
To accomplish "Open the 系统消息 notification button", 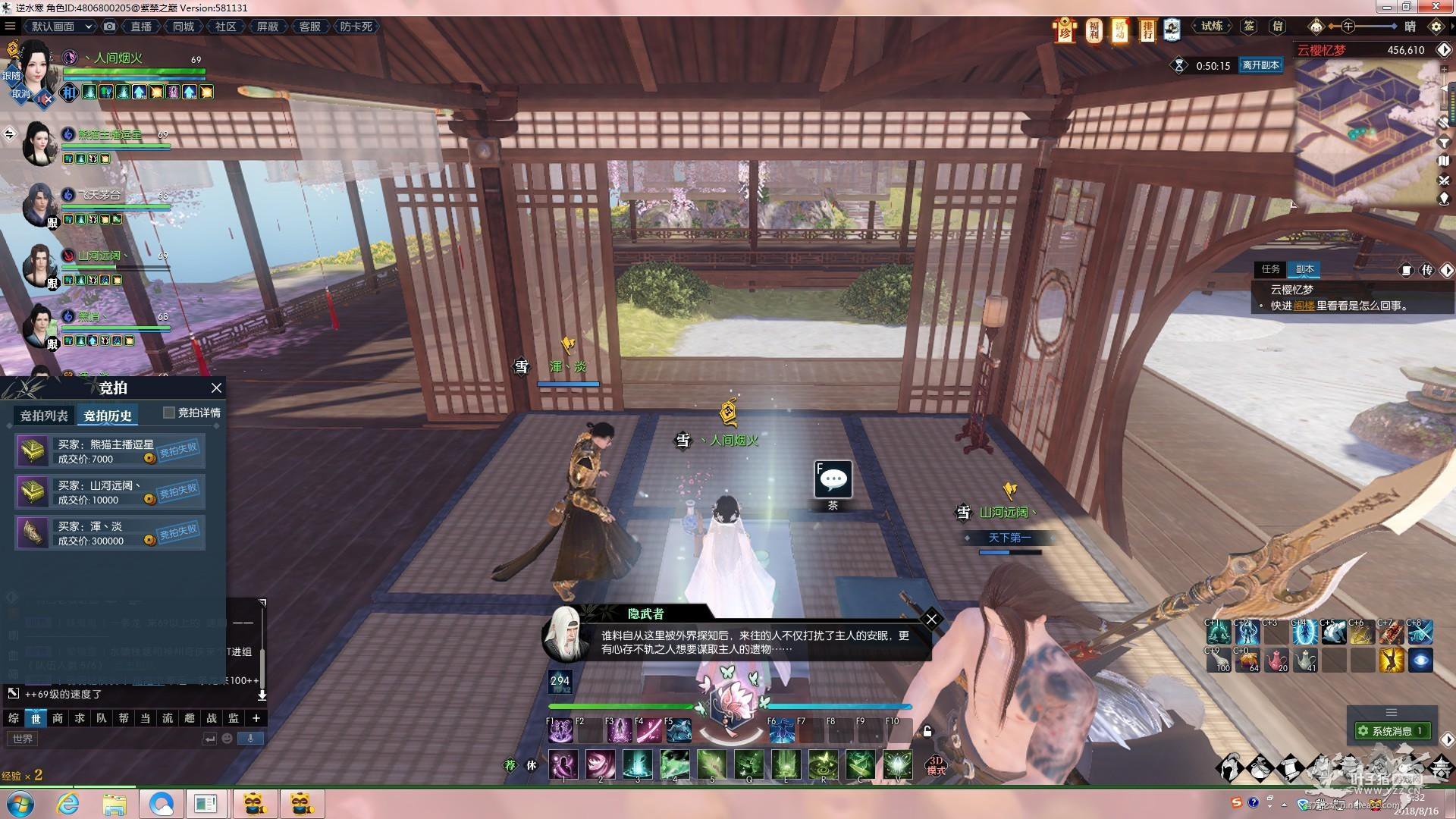I will [x=1392, y=731].
